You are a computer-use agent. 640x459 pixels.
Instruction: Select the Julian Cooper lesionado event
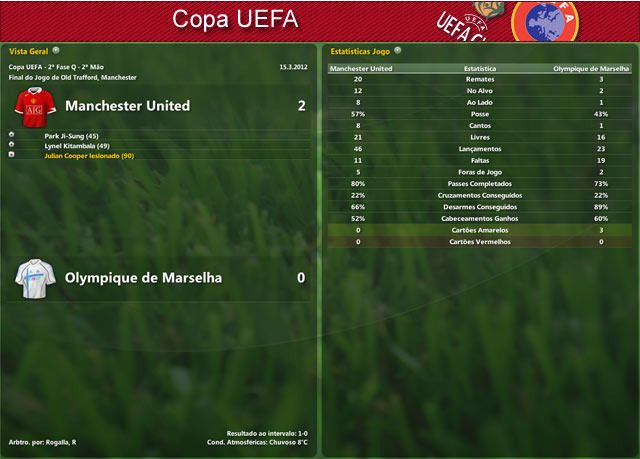(x=89, y=156)
